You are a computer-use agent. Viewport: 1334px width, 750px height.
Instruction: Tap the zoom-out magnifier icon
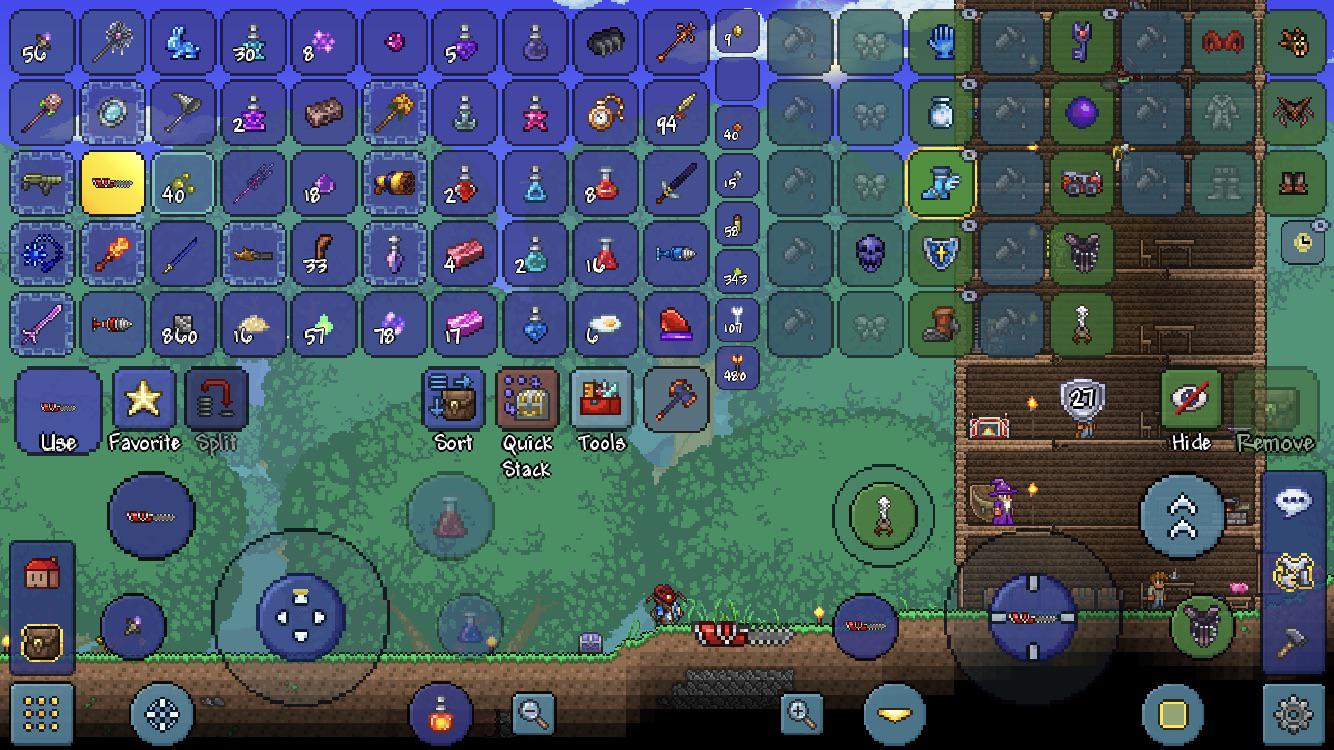(x=533, y=713)
